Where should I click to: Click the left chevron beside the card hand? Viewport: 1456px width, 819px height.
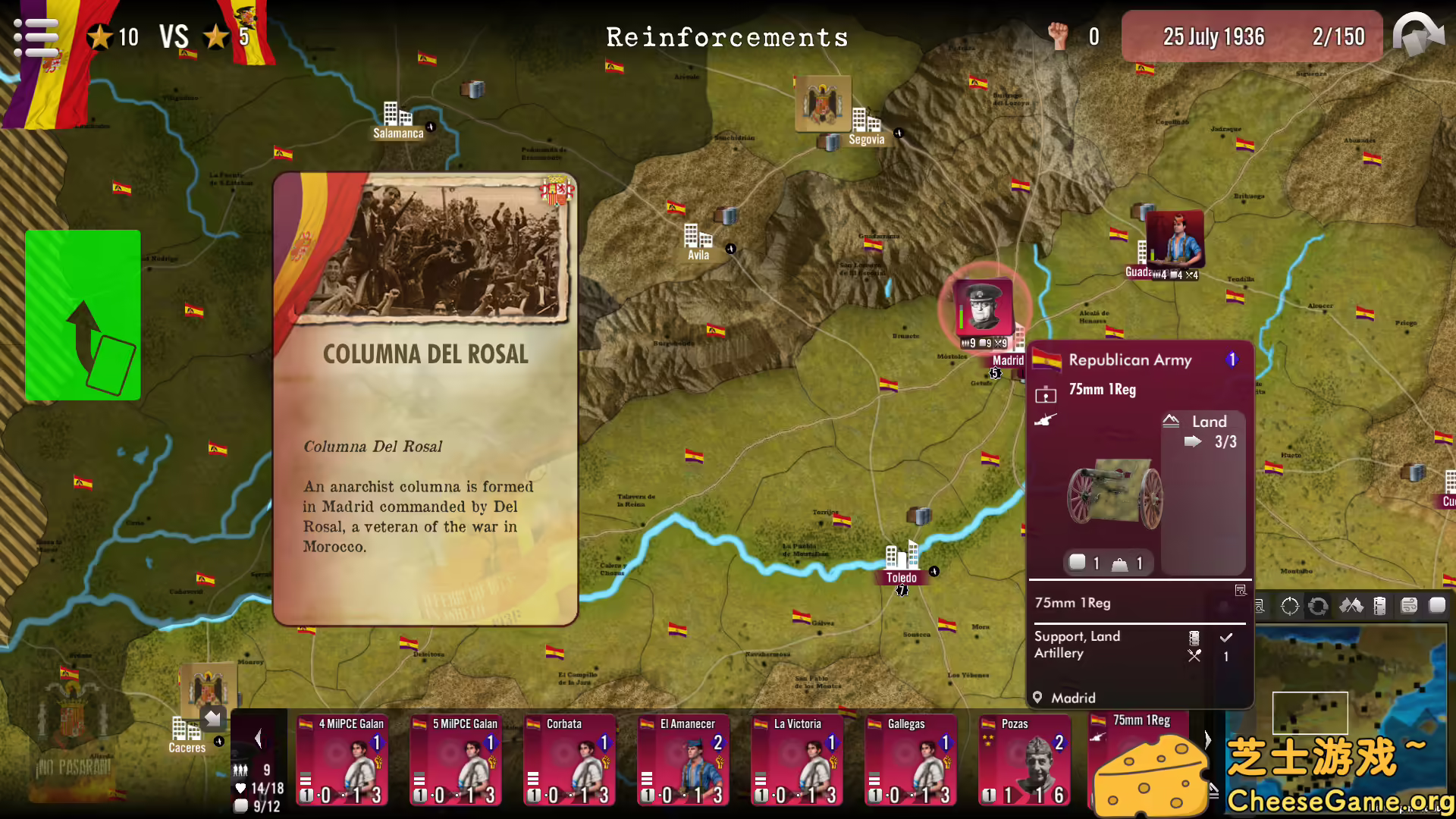(256, 738)
